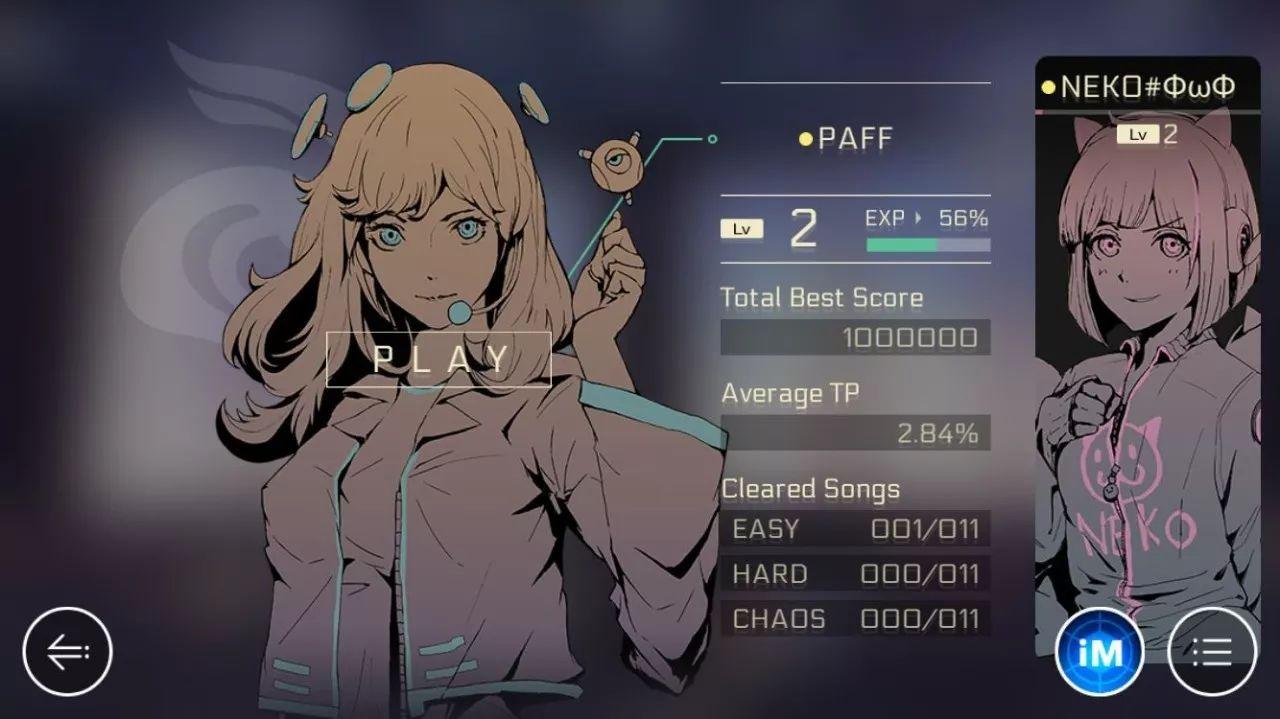Select the CHAOS cleared songs row
The width and height of the screenshot is (1280, 719).
pos(855,619)
